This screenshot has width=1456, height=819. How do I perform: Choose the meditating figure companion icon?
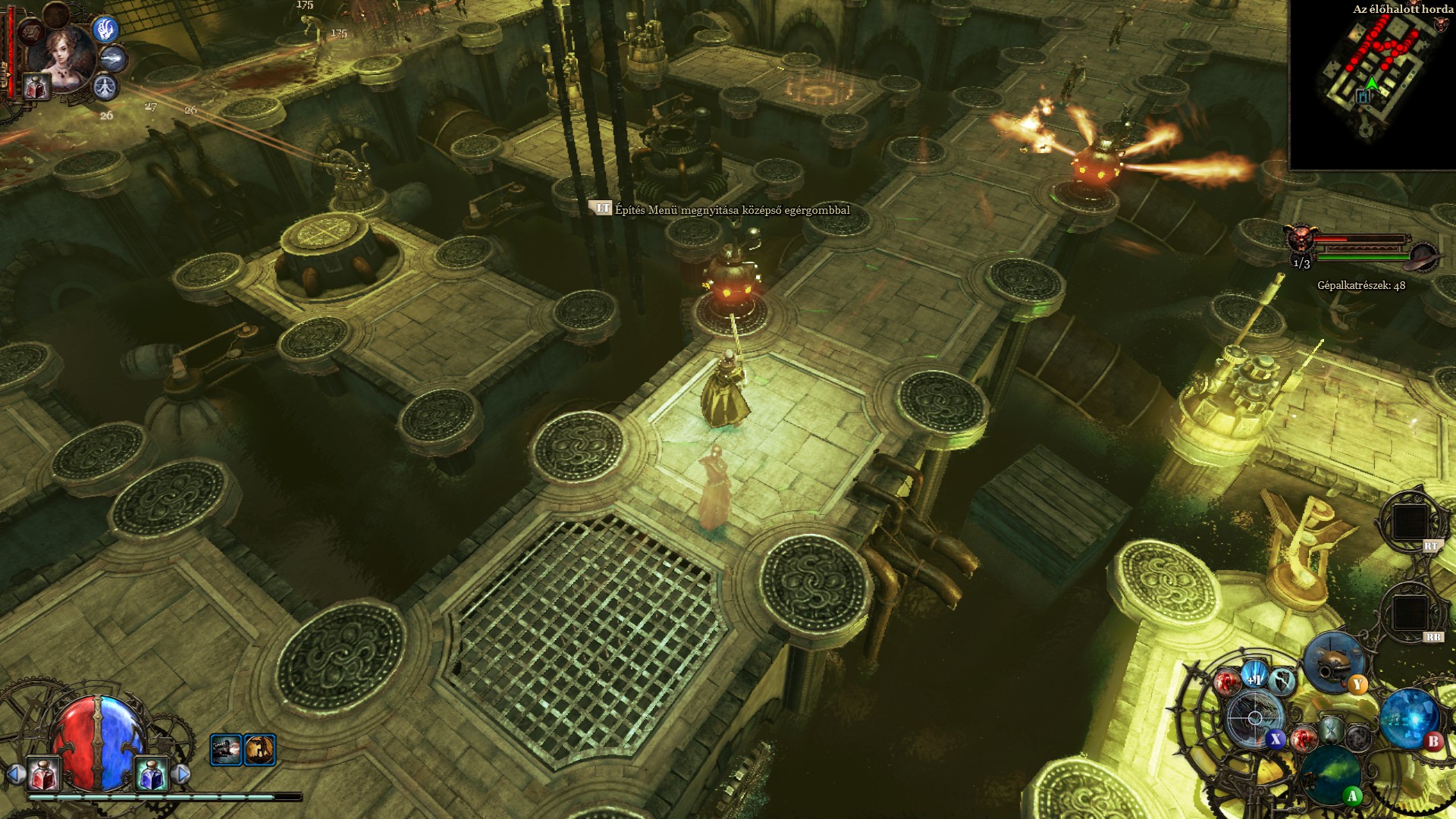[105, 87]
